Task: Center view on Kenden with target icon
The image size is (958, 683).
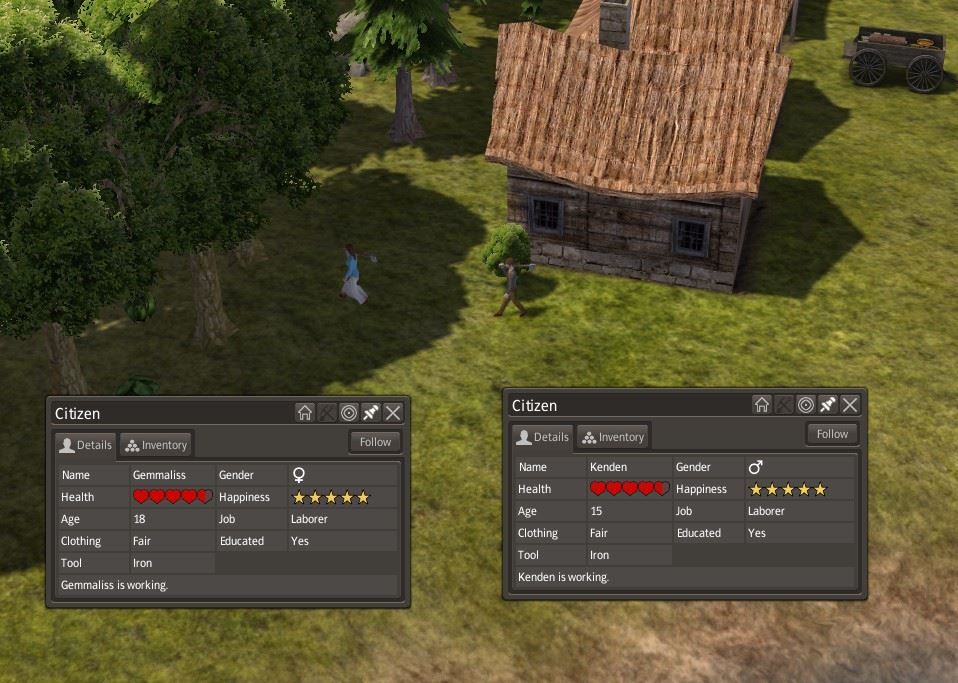Action: tap(806, 405)
